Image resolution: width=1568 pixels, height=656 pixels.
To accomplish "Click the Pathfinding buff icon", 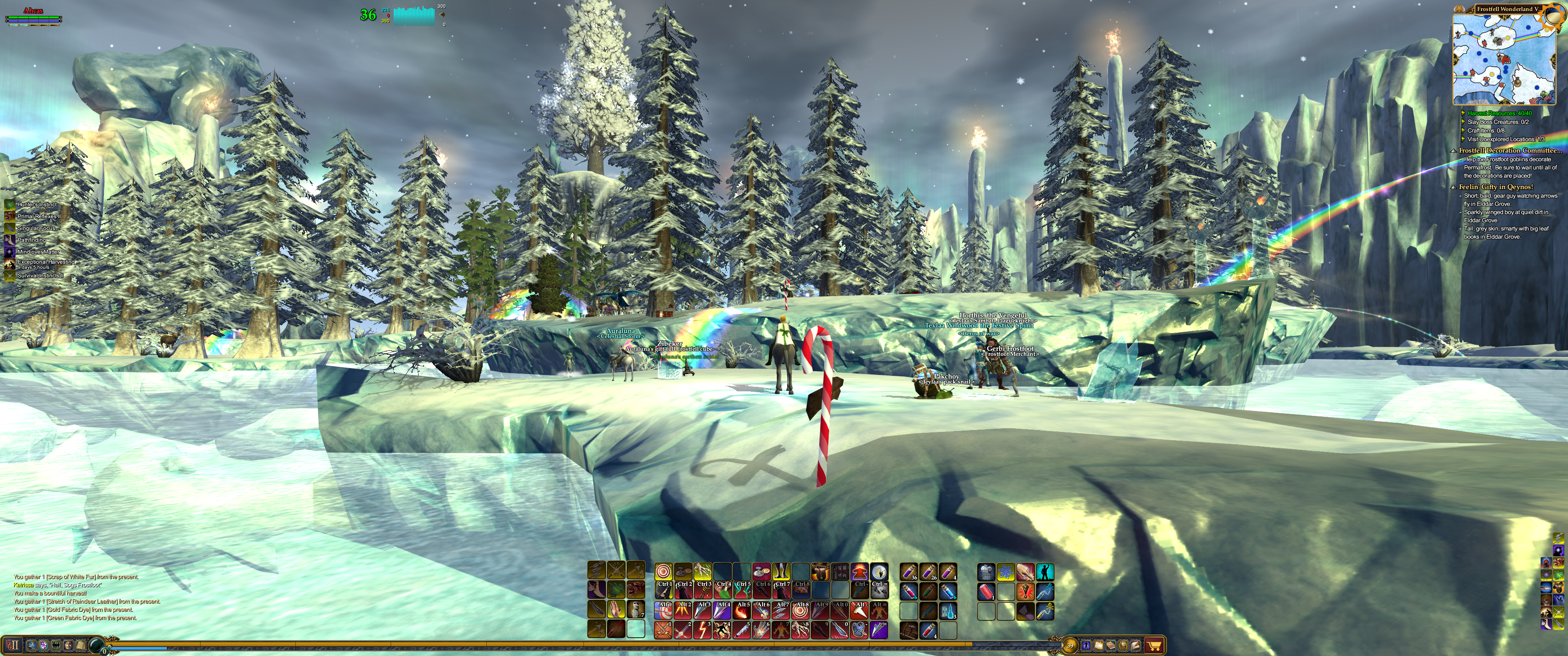I will [10, 240].
